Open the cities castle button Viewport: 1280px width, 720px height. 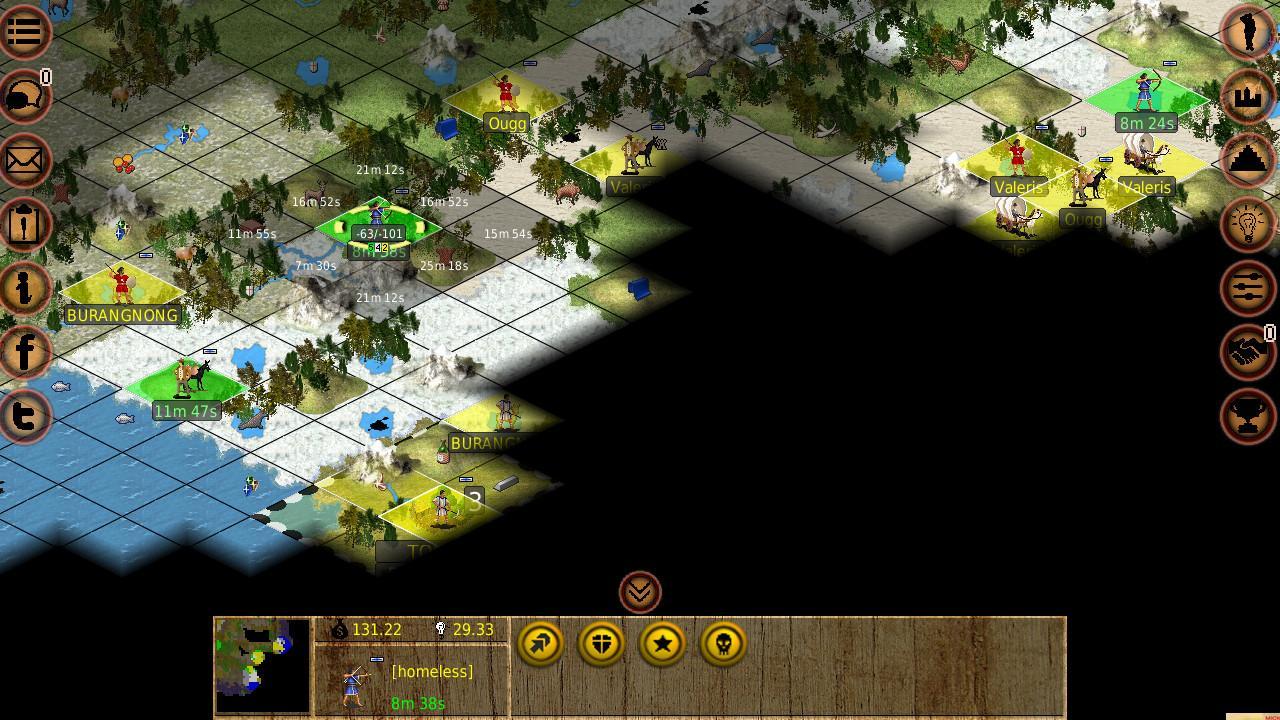tap(1248, 96)
